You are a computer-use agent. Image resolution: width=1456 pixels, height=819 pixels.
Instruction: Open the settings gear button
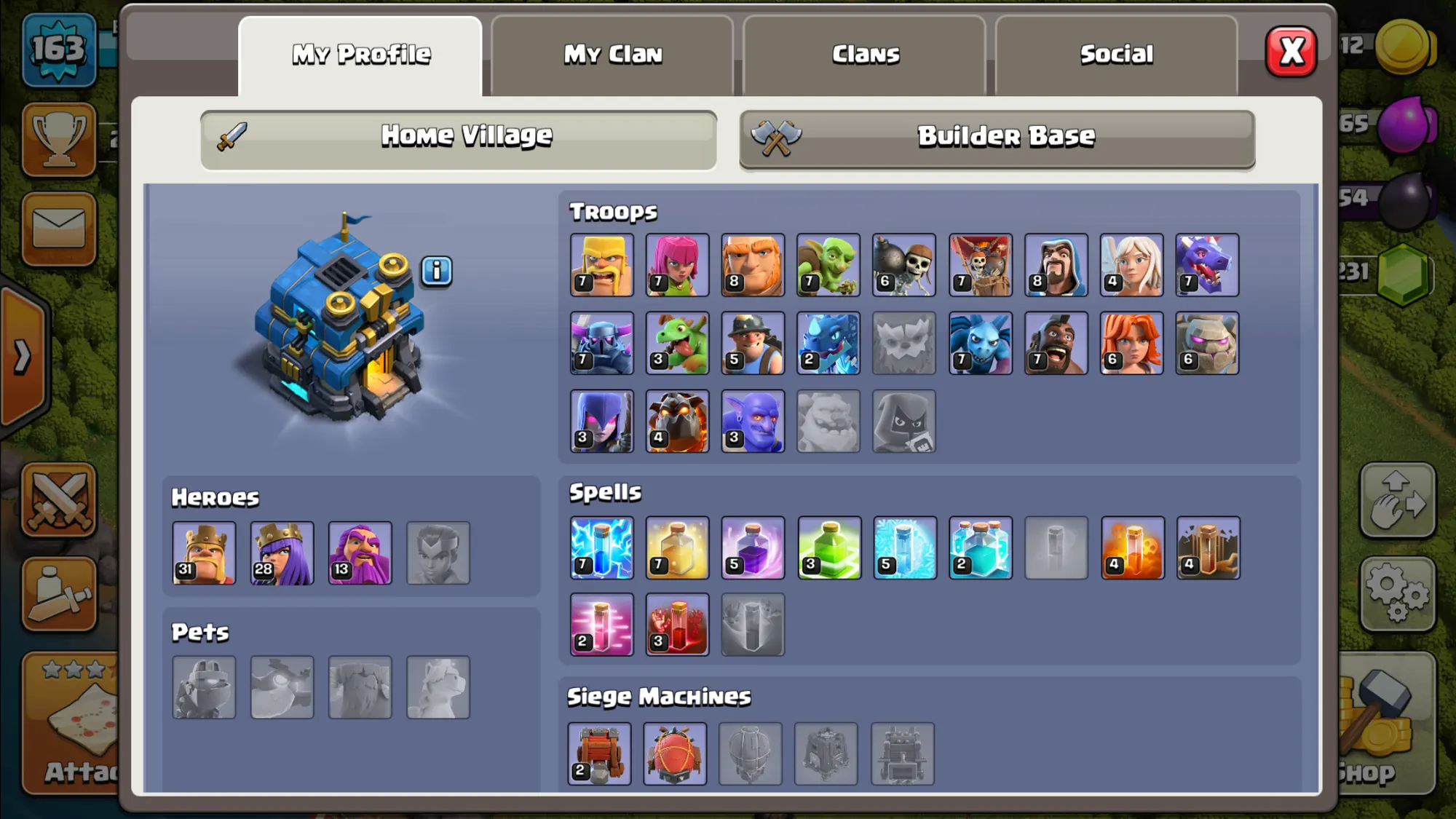1397,593
